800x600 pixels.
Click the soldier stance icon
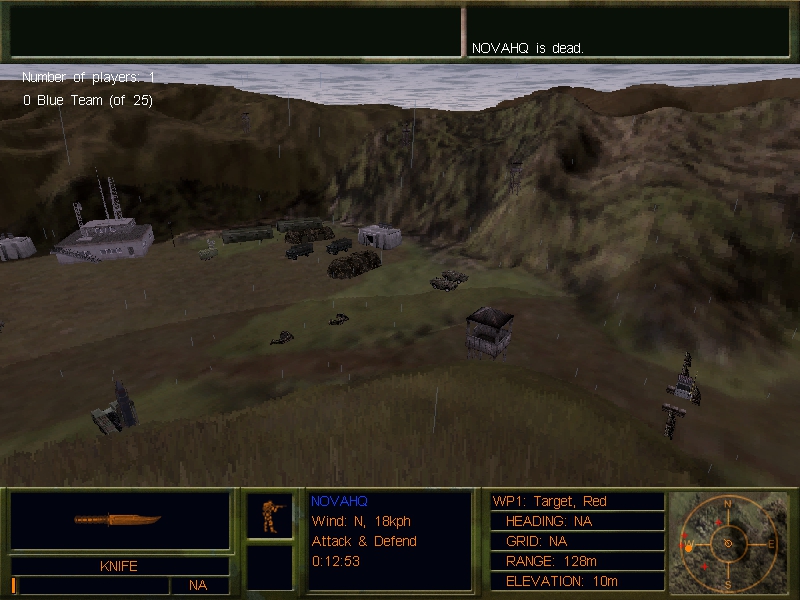tap(269, 515)
